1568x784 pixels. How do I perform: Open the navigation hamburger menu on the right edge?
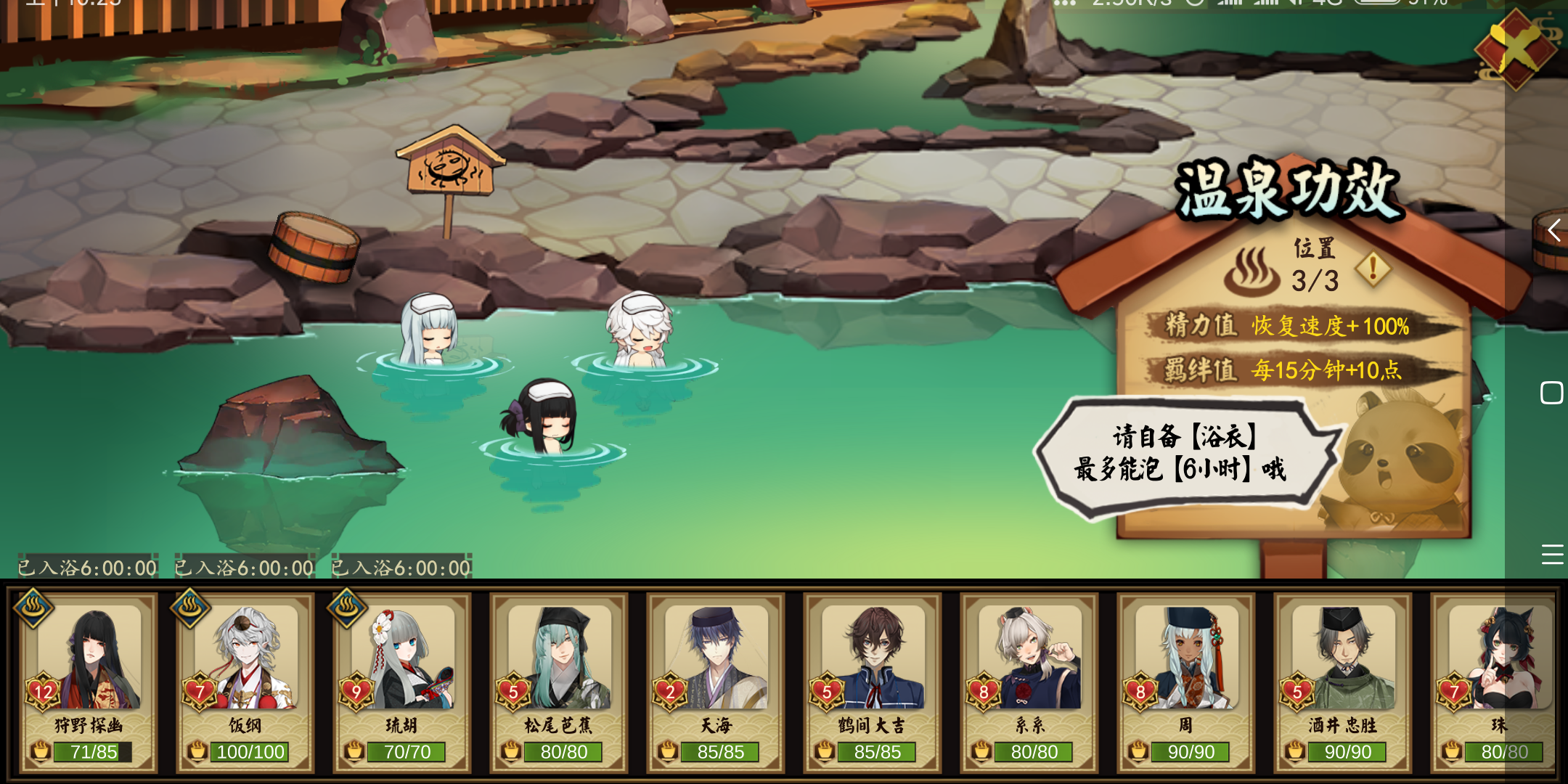(x=1553, y=555)
